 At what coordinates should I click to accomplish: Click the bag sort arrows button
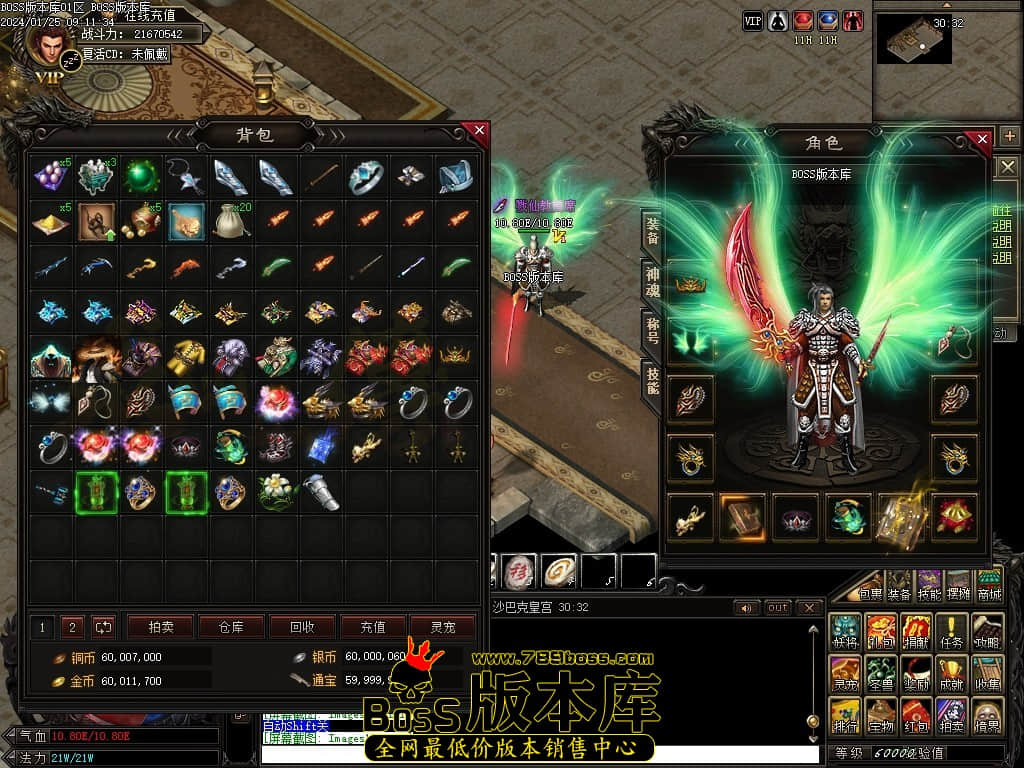pyautogui.click(x=104, y=627)
